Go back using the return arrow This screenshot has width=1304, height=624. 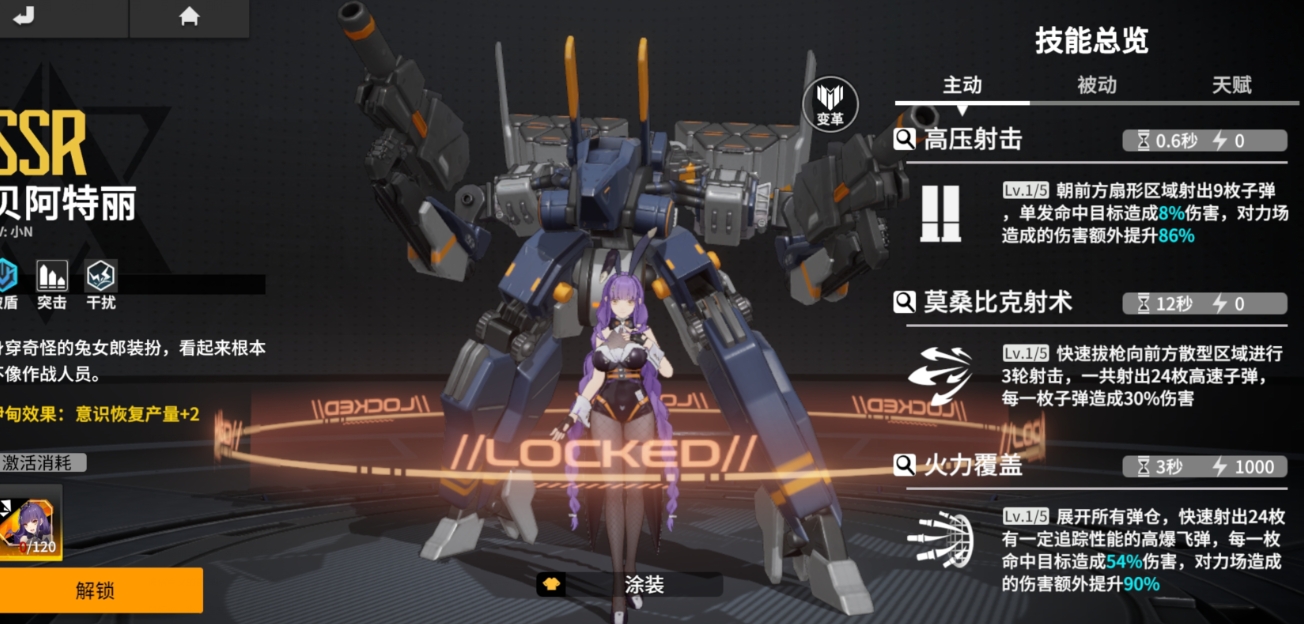click(x=24, y=17)
